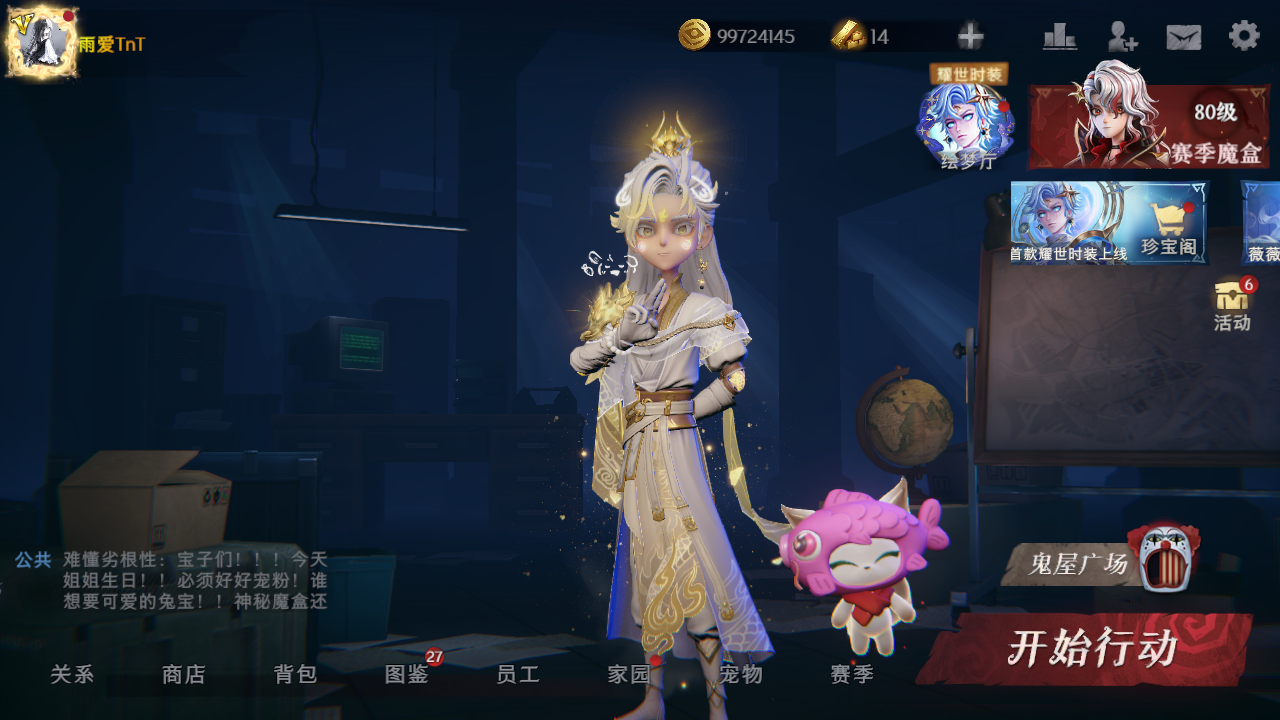This screenshot has width=1280, height=720.
Task: Show the 宠物 pet menu
Action: [x=741, y=675]
